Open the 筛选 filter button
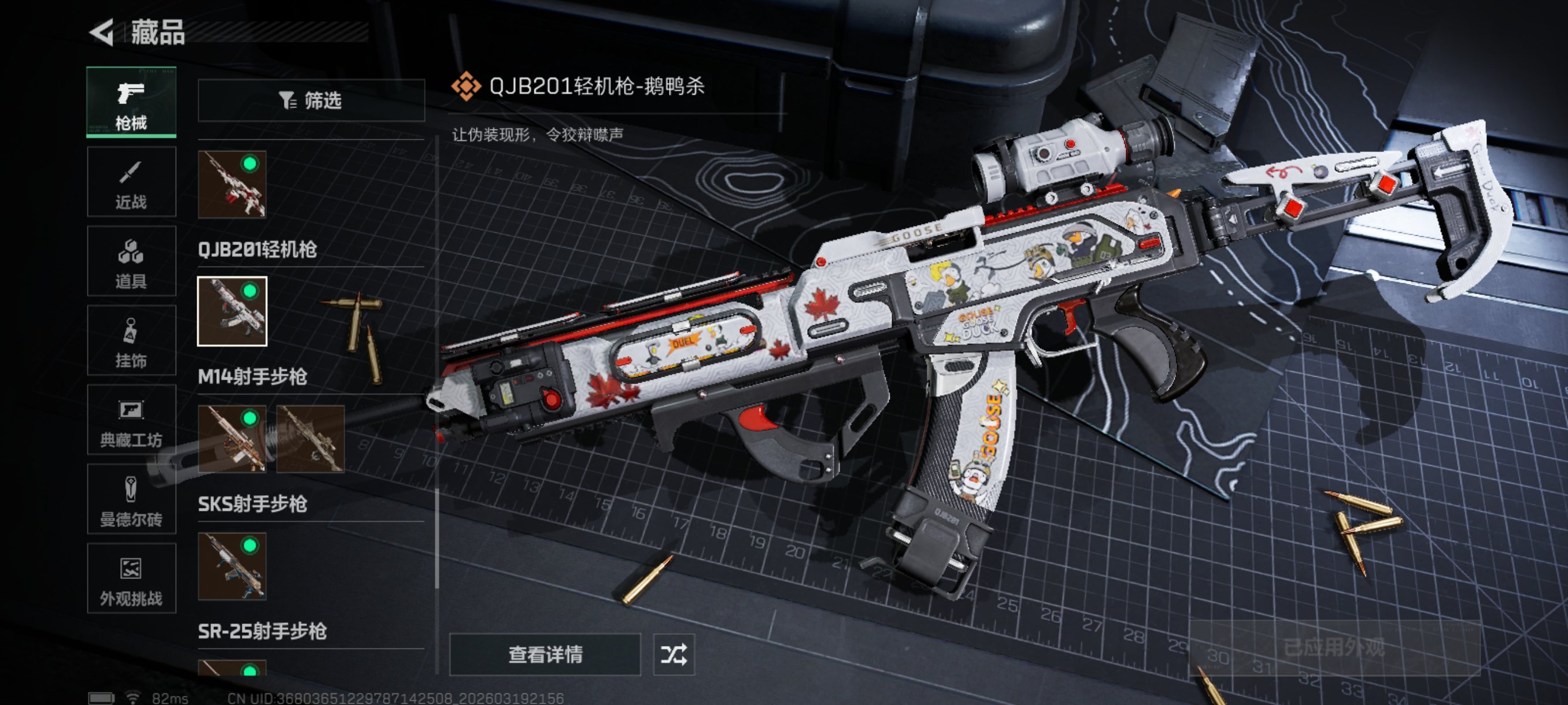Image resolution: width=1568 pixels, height=705 pixels. [x=311, y=101]
